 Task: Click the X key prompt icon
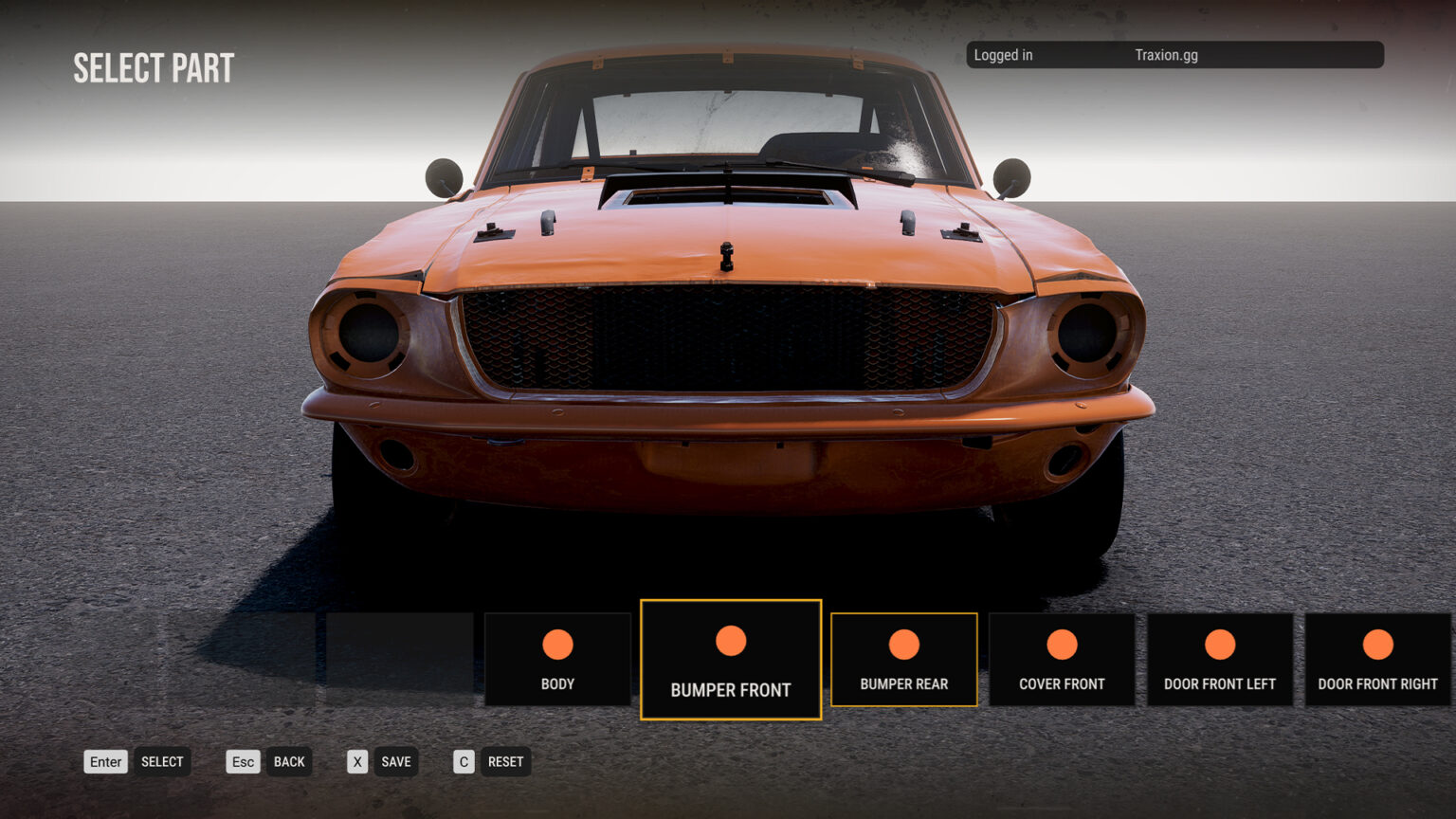(x=357, y=761)
